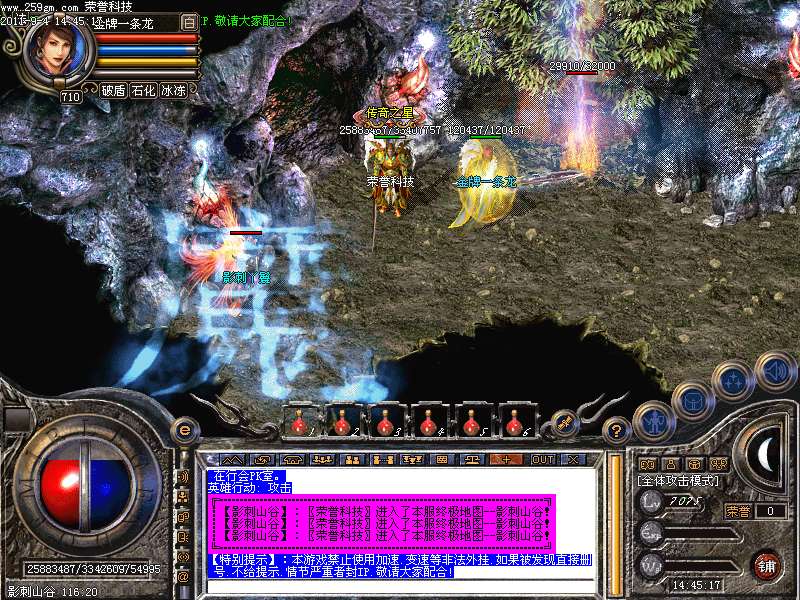Open help with the question mark button
This screenshot has width=800, height=600.
[x=617, y=431]
